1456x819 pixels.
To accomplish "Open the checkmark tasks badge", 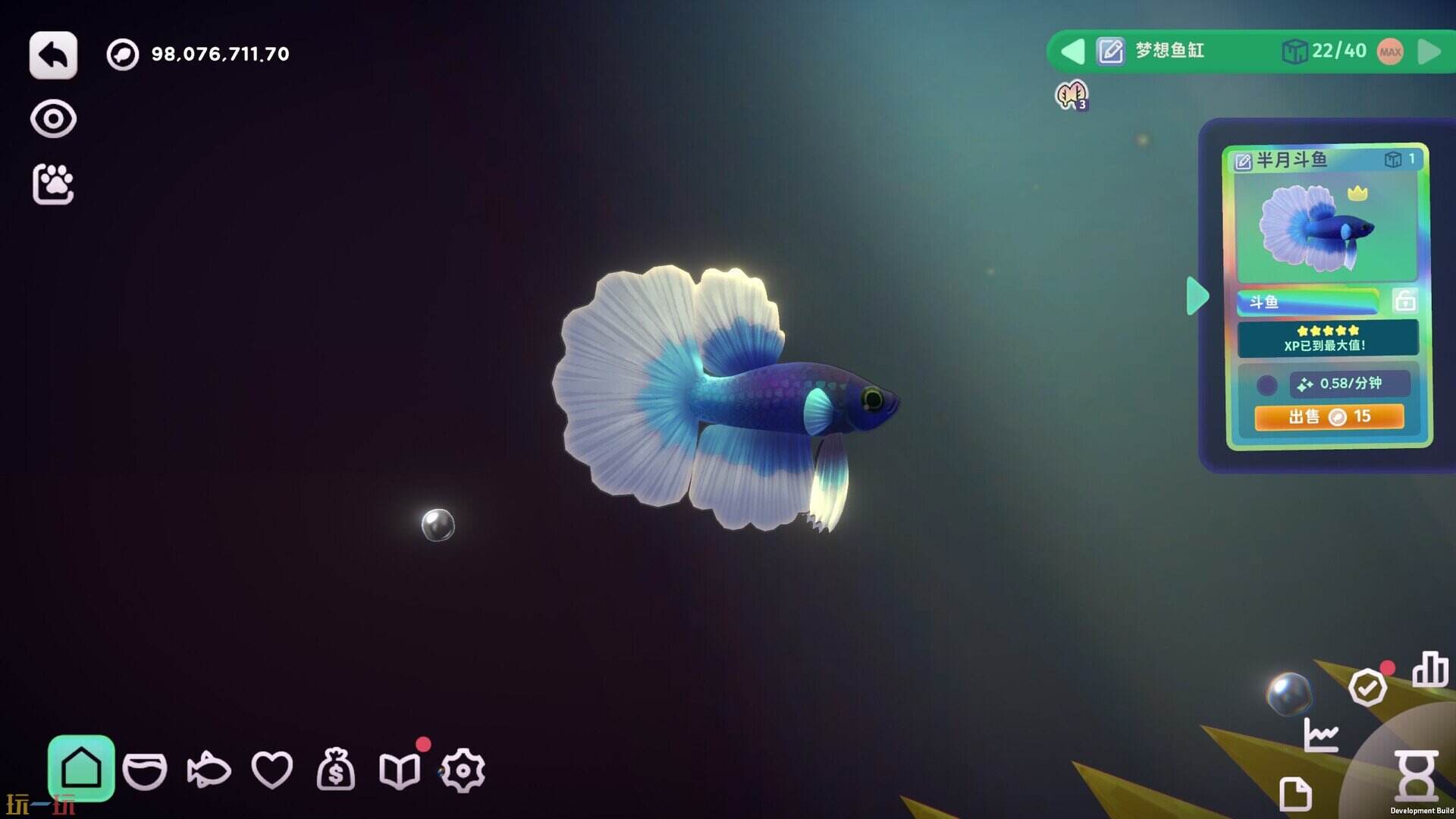I will pyautogui.click(x=1367, y=688).
